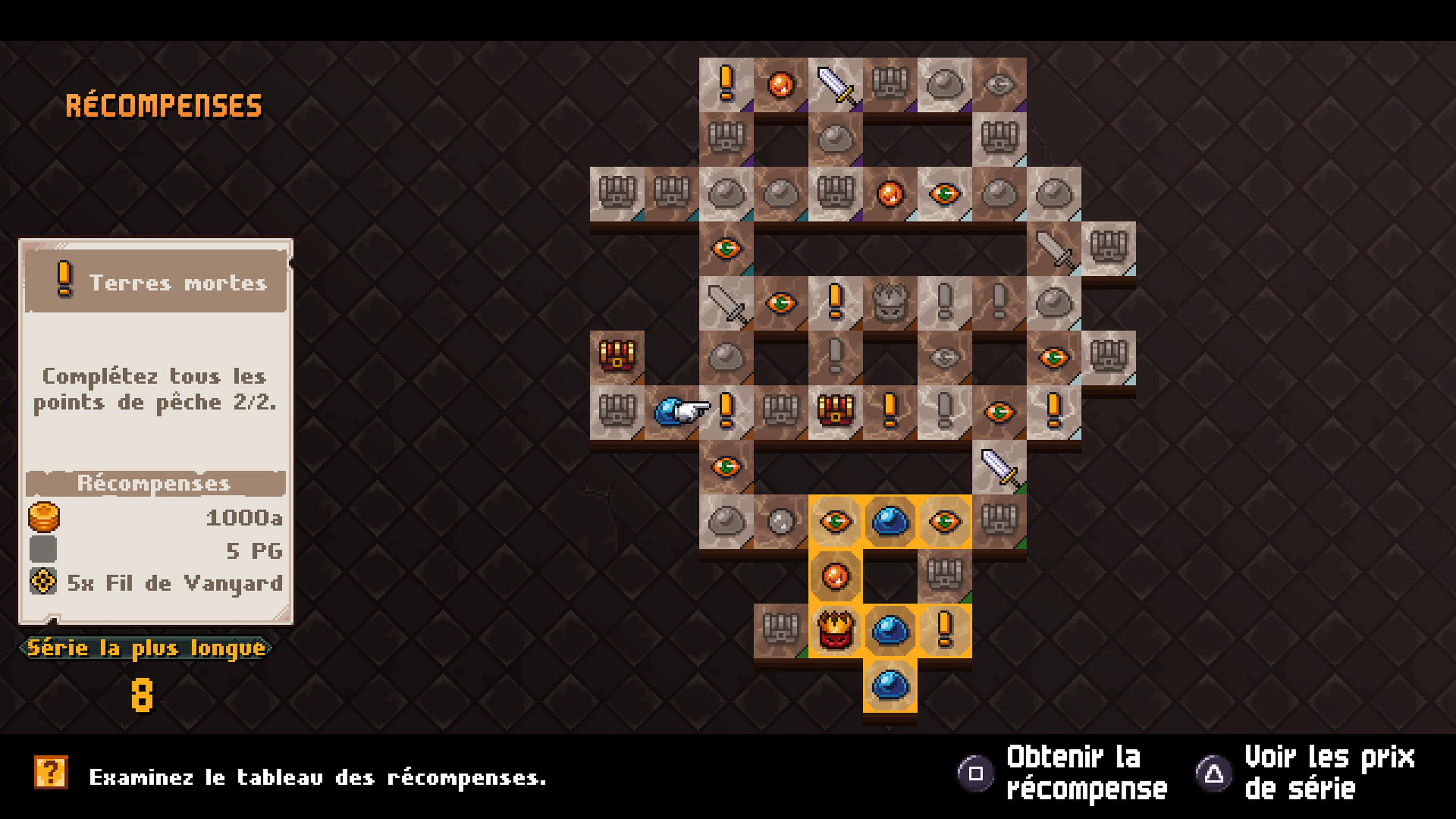The height and width of the screenshot is (819, 1456).
Task: Choose the orange orb beside the top-row sword
Action: point(781,84)
